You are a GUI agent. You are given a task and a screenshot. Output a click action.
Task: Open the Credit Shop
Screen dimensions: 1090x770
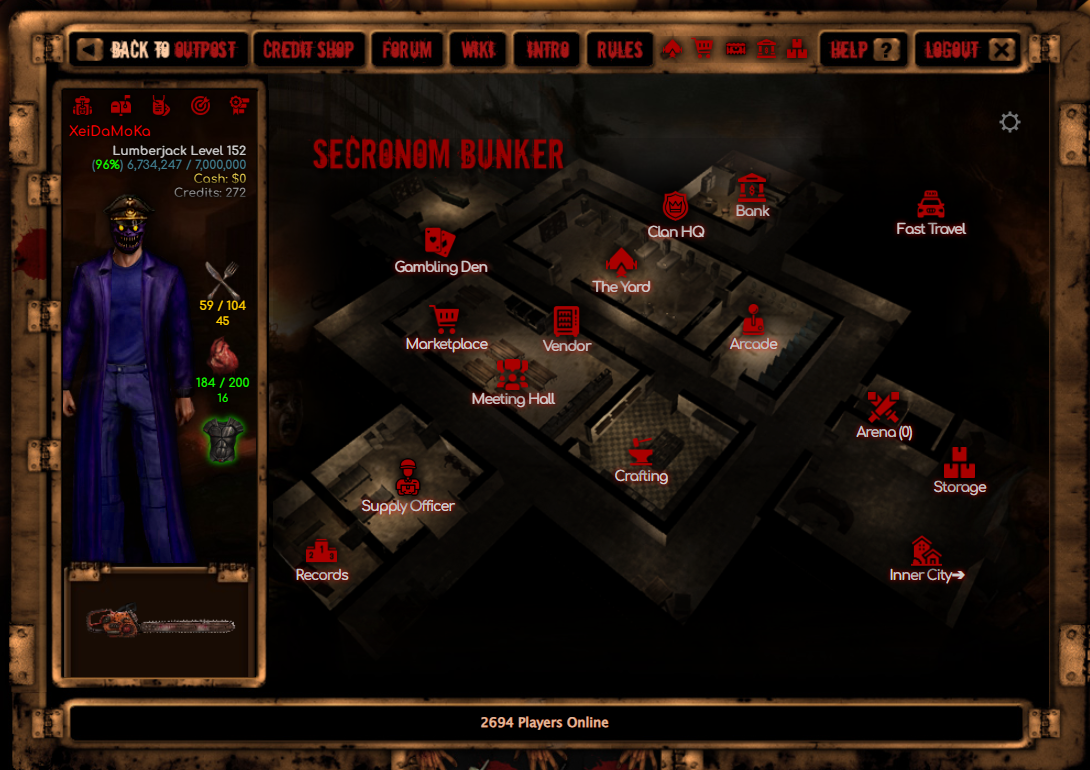tap(309, 49)
